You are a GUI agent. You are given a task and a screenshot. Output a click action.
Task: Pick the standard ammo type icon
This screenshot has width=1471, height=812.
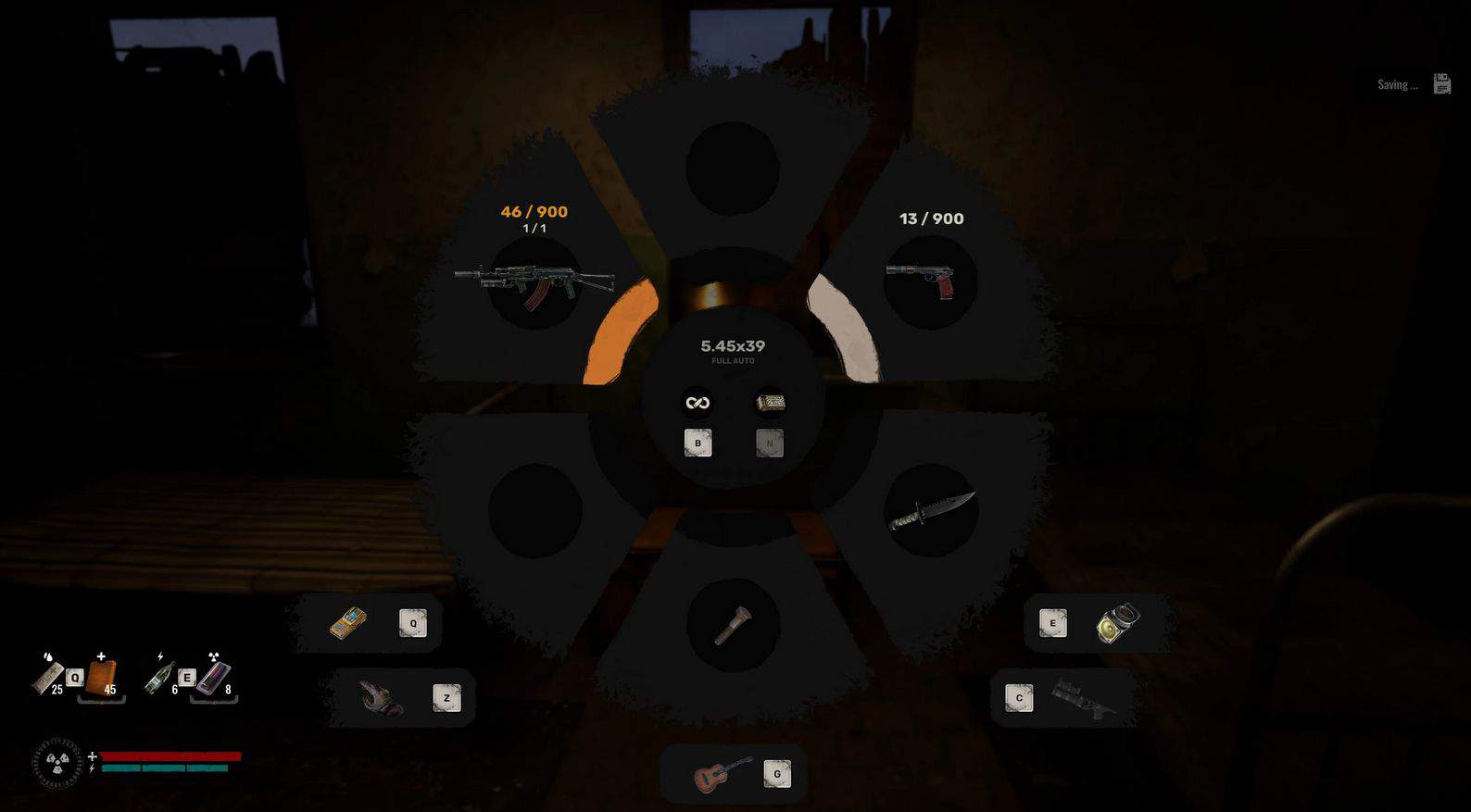(698, 402)
